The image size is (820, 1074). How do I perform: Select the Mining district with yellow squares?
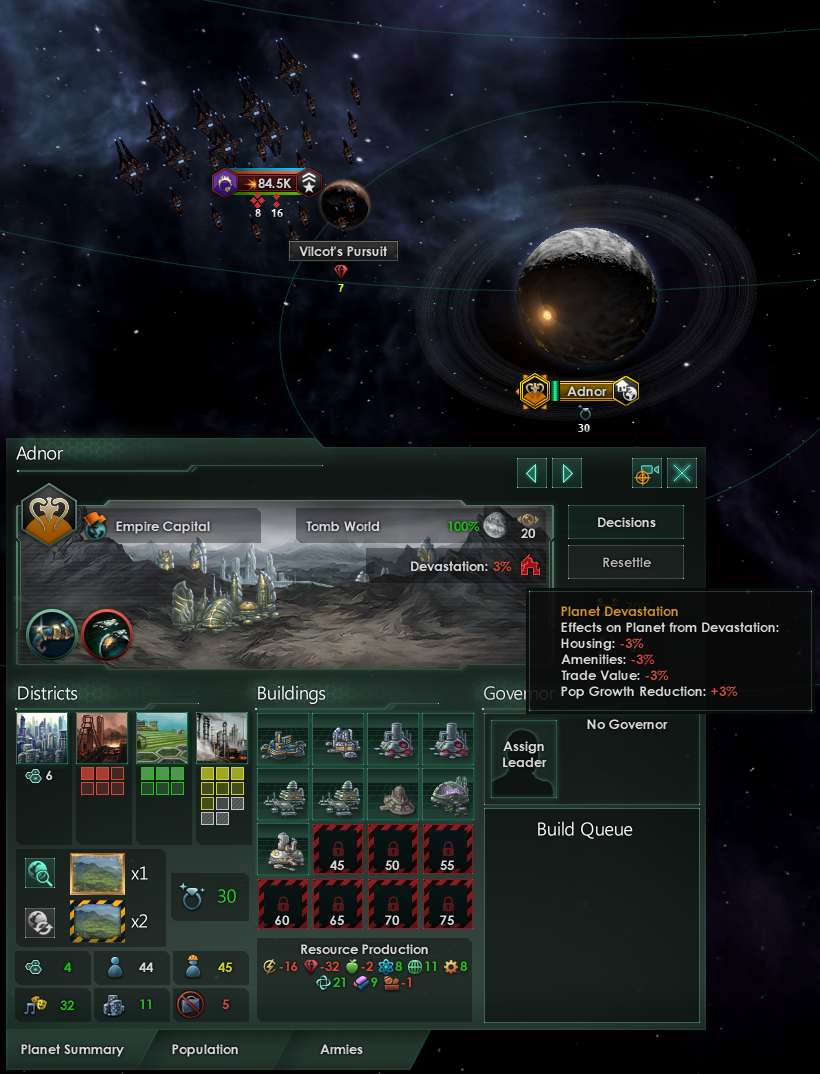click(x=222, y=738)
